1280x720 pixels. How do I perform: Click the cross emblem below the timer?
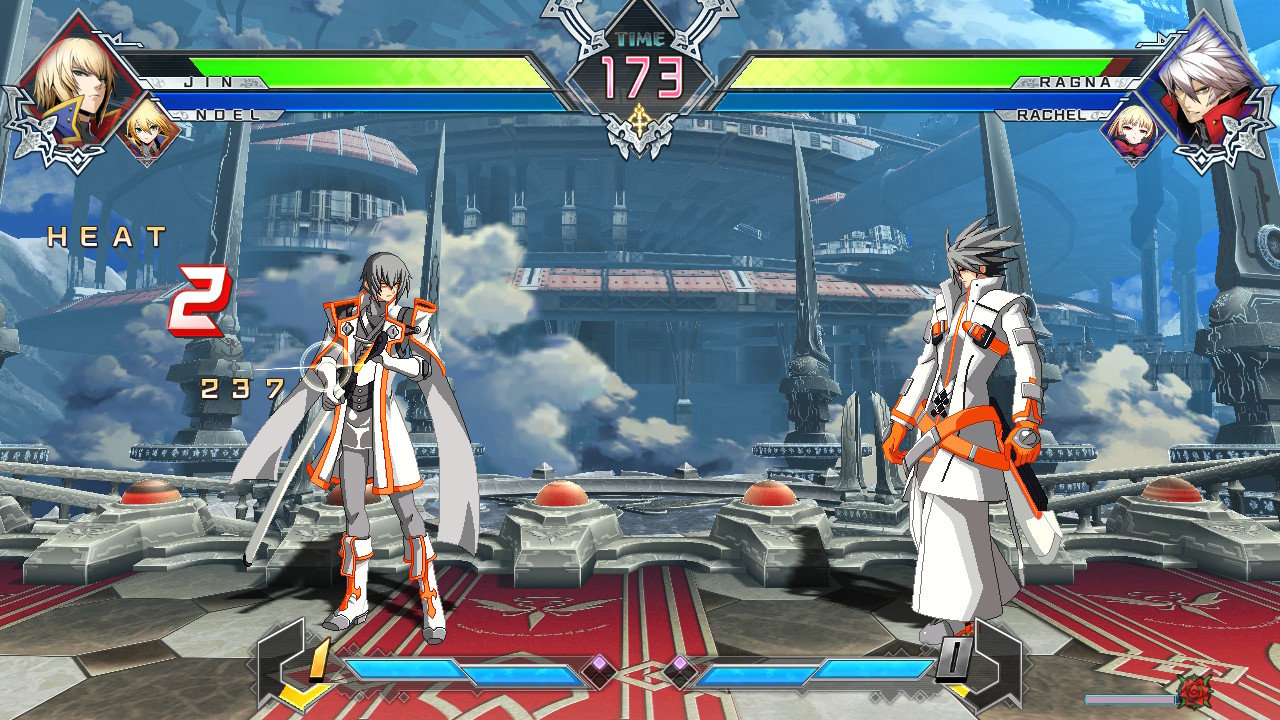coord(640,120)
